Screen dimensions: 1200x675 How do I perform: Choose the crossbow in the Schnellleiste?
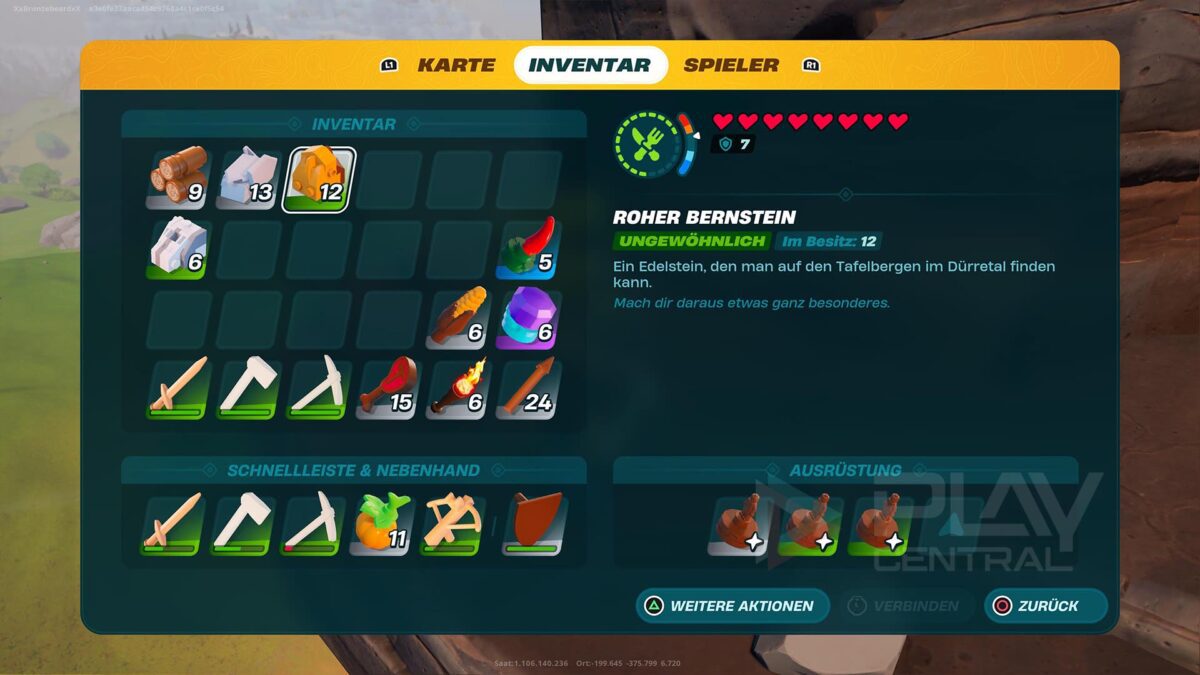coord(452,523)
